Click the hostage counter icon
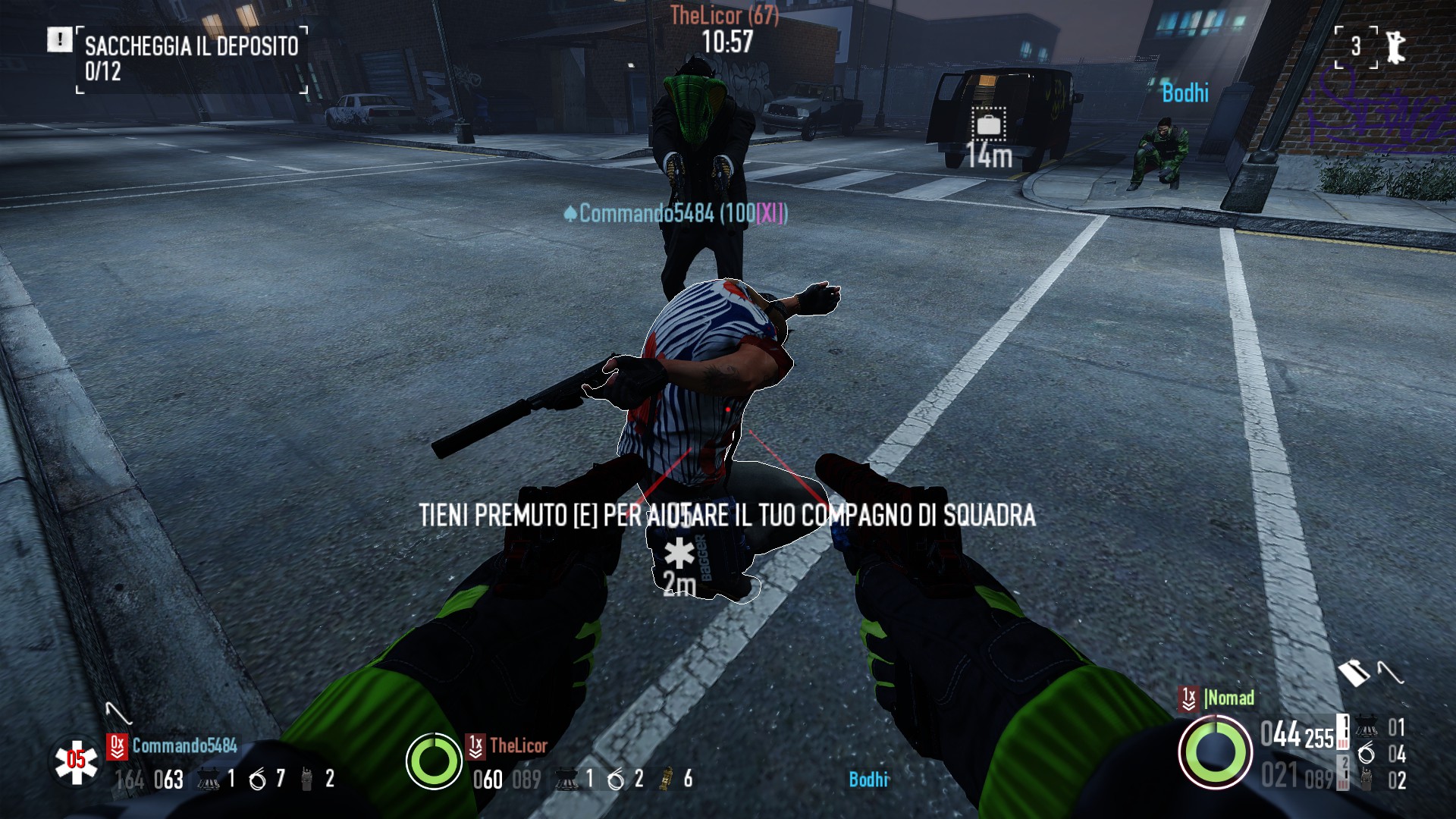This screenshot has height=819, width=1456. (x=1394, y=47)
